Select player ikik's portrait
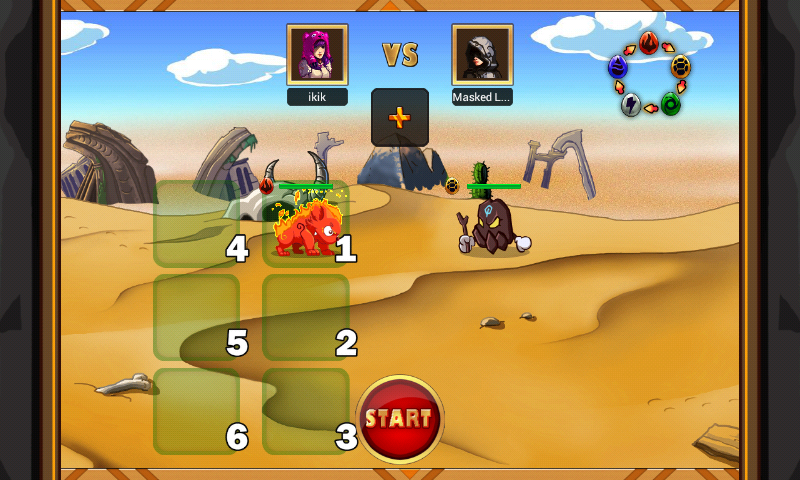 317,54
